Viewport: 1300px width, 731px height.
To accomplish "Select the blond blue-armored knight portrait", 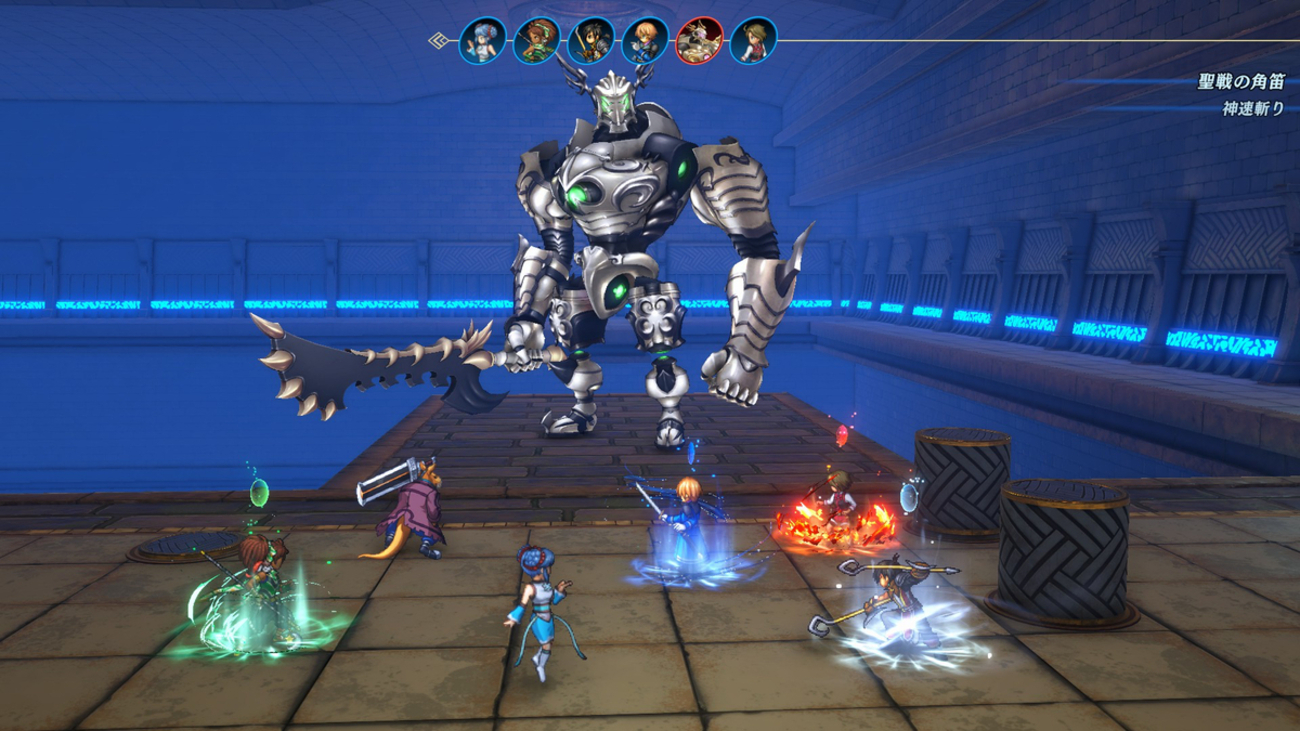I will pyautogui.click(x=644, y=42).
